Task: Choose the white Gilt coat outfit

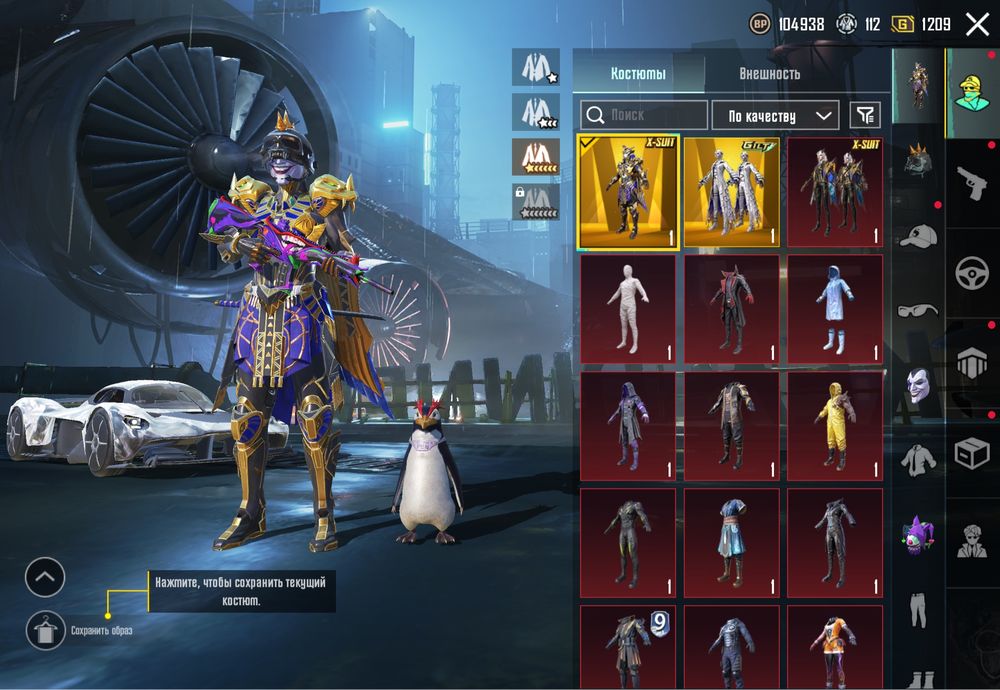Action: 731,191
